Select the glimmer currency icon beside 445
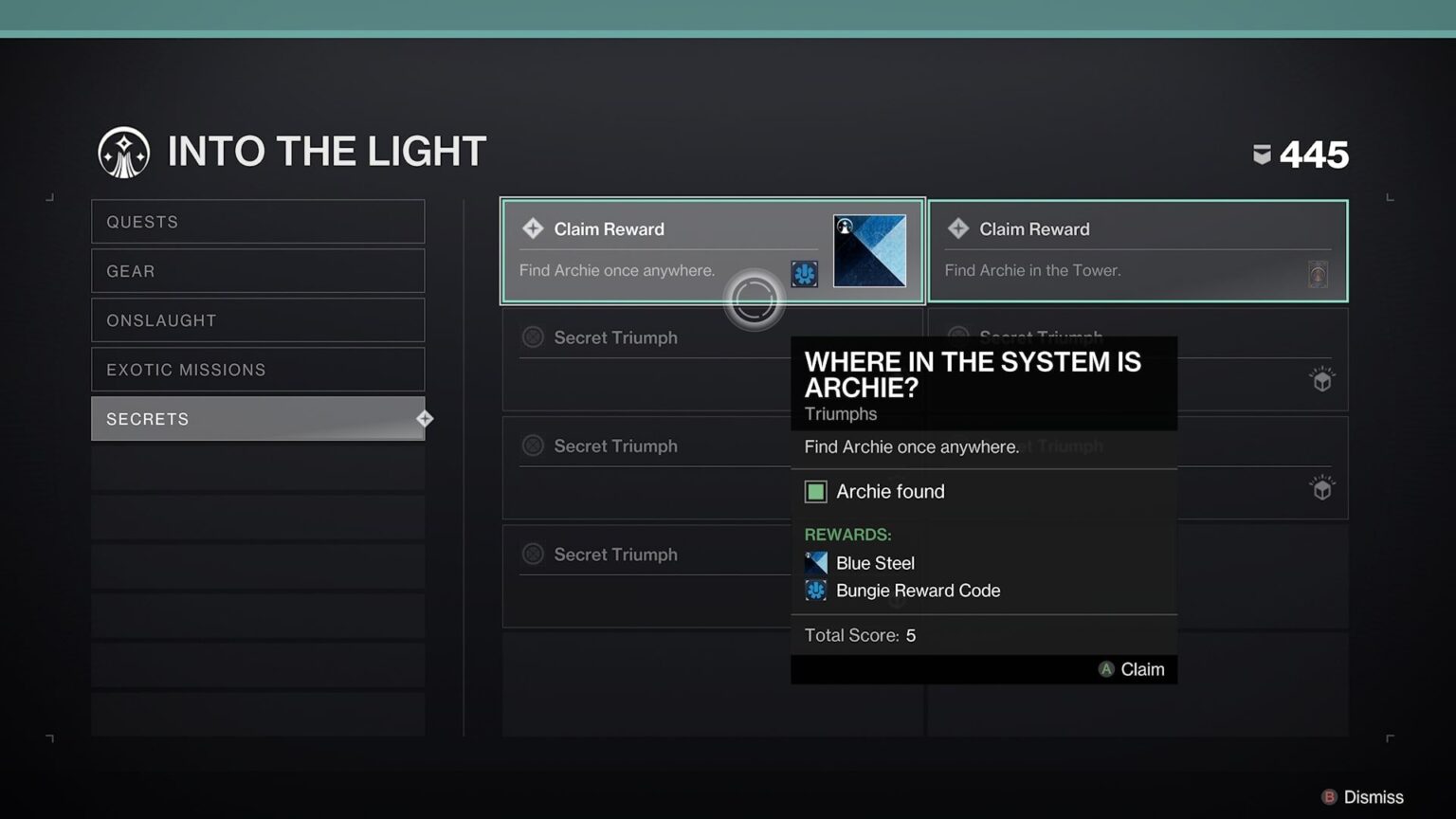 pos(1262,154)
